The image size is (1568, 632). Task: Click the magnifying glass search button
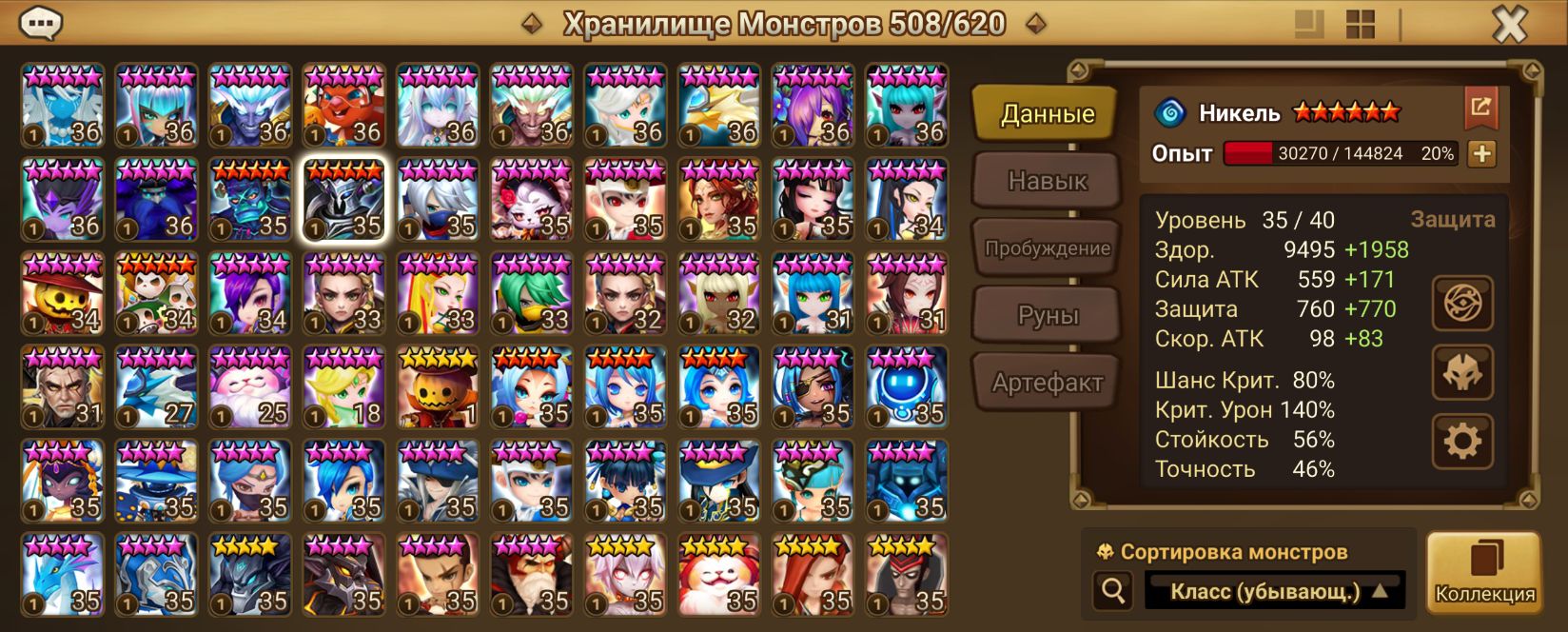pos(1112,592)
